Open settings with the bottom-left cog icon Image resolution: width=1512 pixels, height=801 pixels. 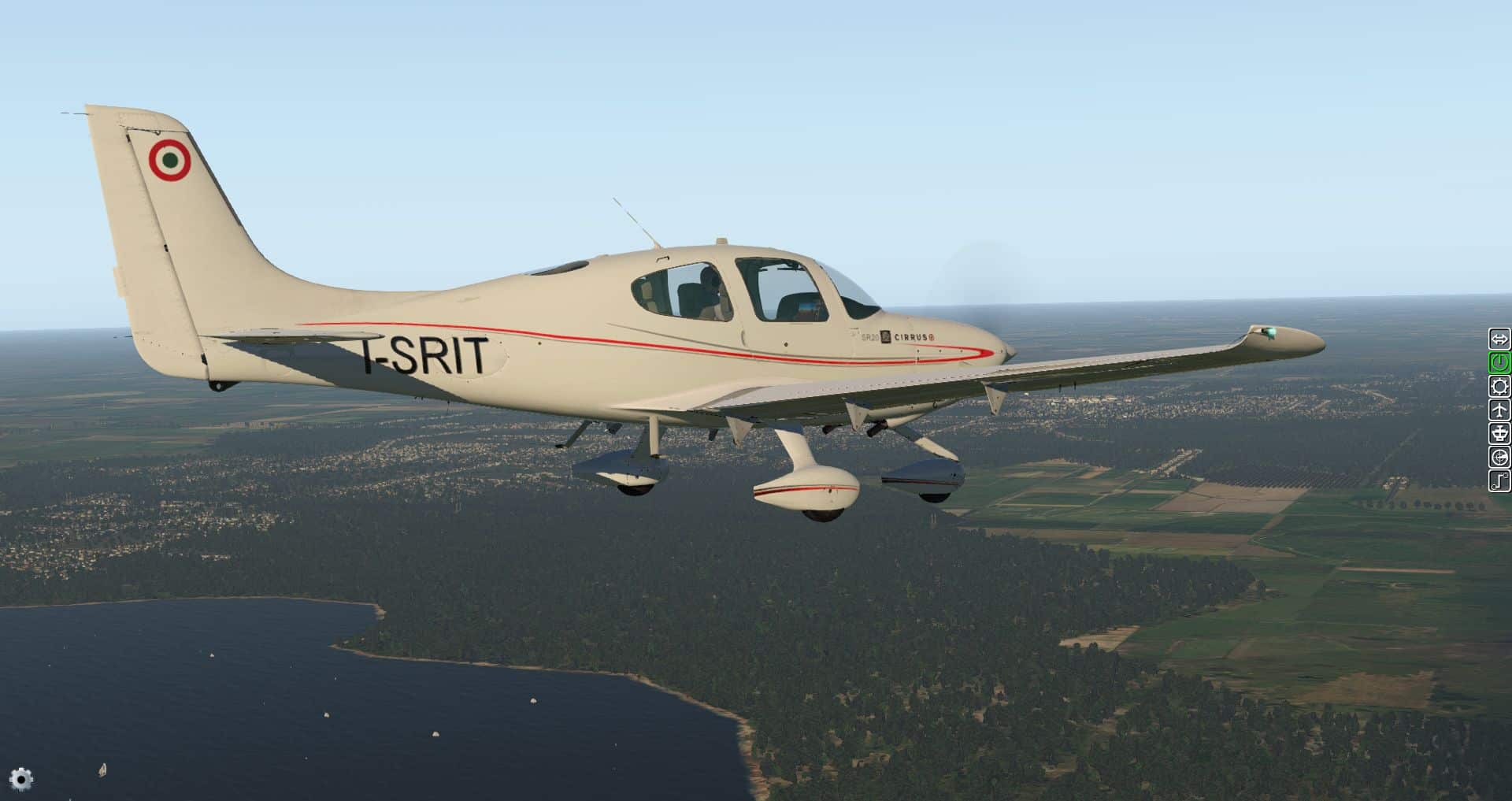point(22,779)
